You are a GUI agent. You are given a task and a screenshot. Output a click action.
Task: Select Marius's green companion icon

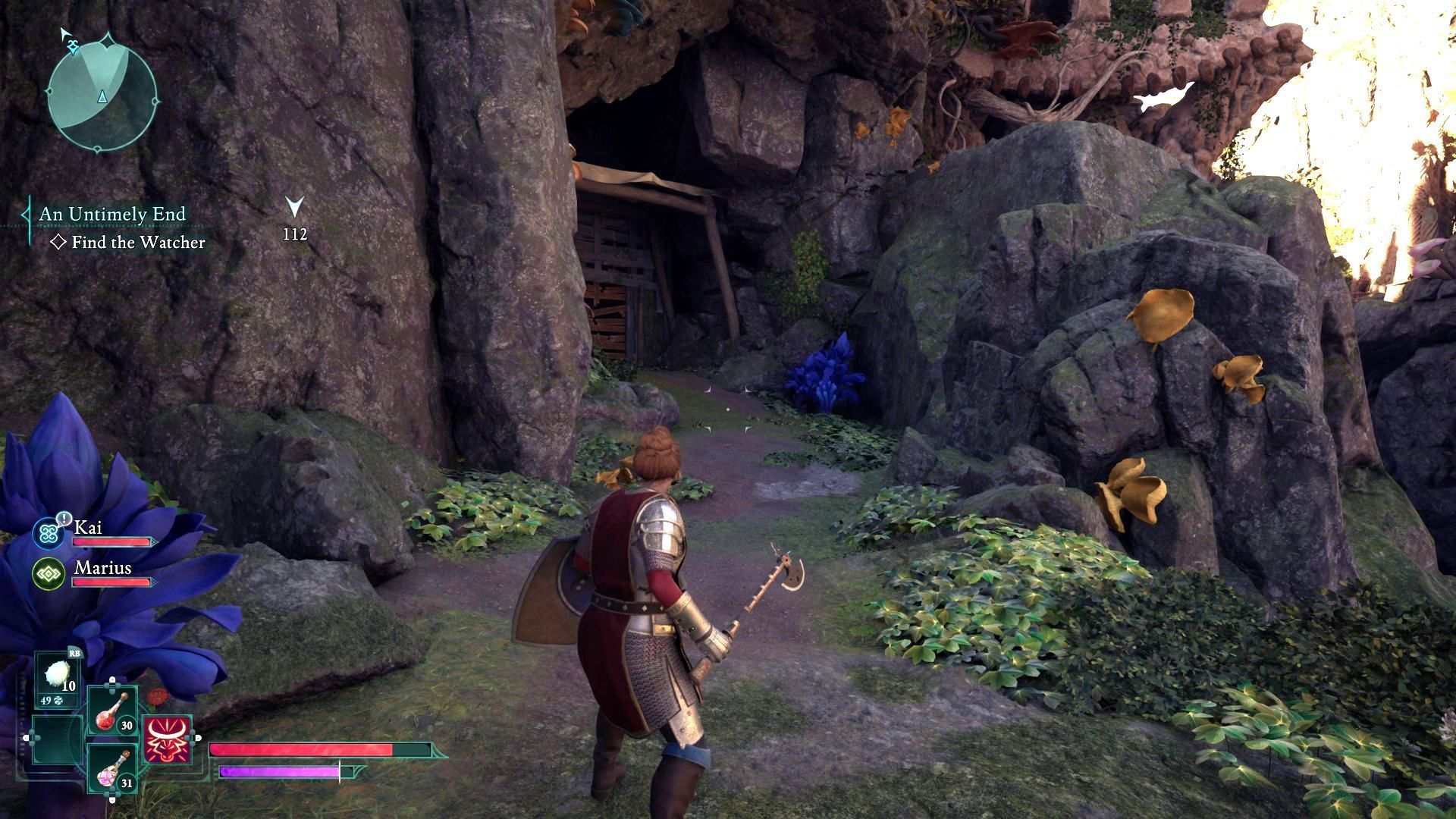50,573
